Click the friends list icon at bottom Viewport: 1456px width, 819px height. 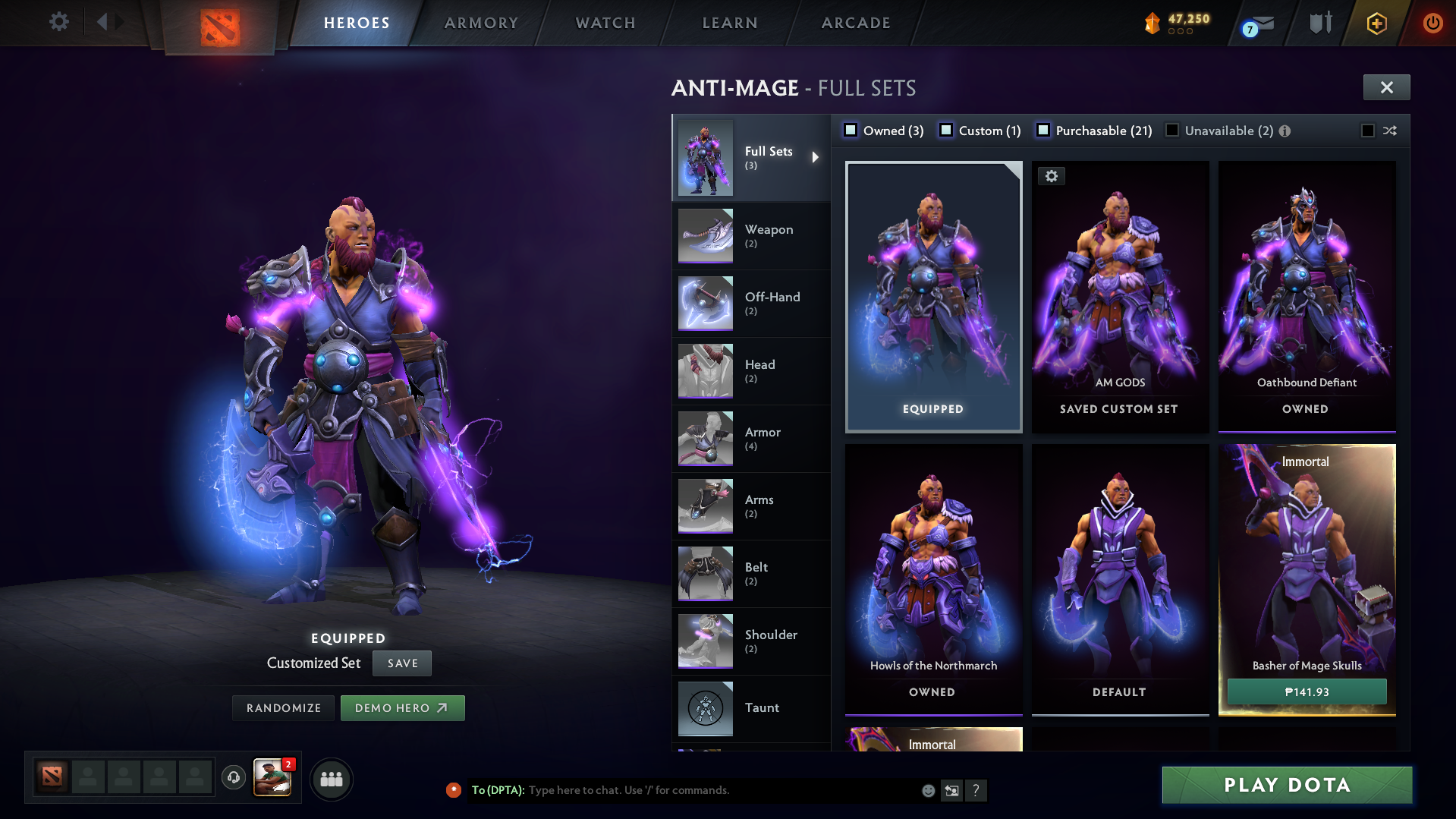click(331, 779)
